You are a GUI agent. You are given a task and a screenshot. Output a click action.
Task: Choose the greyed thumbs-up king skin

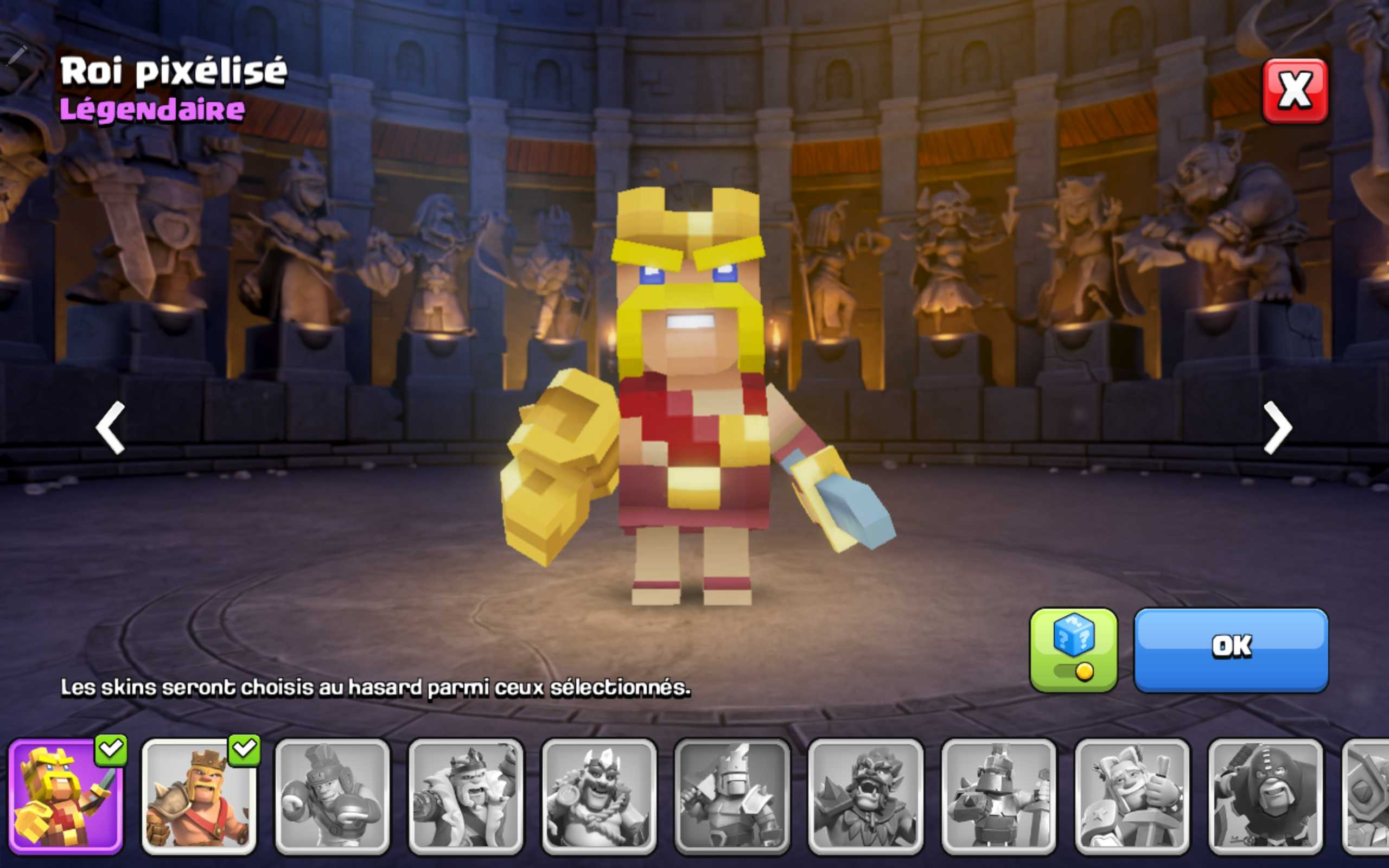1132,796
